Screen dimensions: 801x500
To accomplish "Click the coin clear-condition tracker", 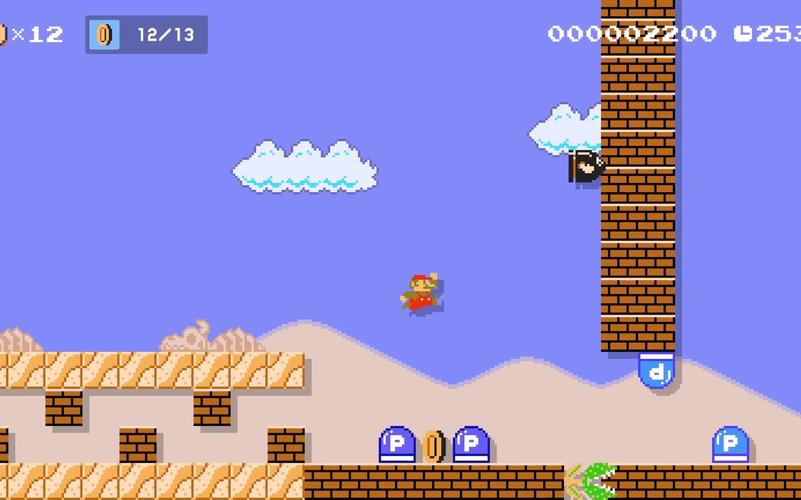I will pyautogui.click(x=146, y=35).
